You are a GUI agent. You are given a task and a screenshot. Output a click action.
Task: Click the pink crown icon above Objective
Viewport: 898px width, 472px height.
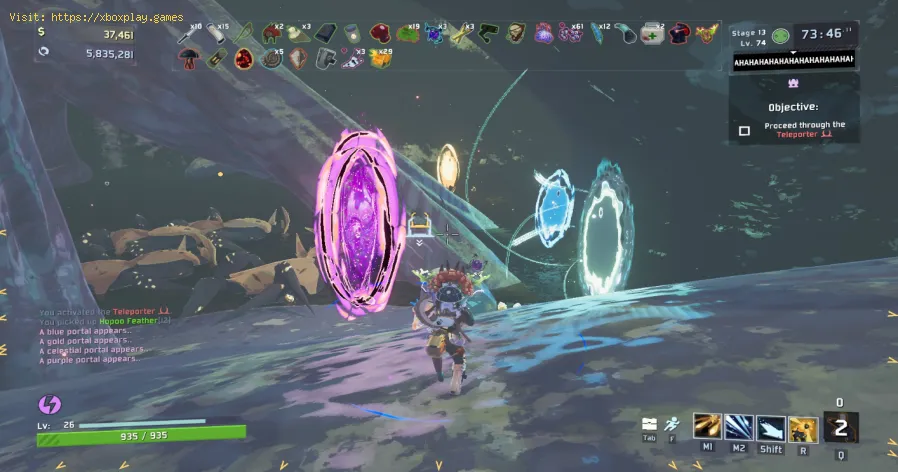[x=795, y=84]
